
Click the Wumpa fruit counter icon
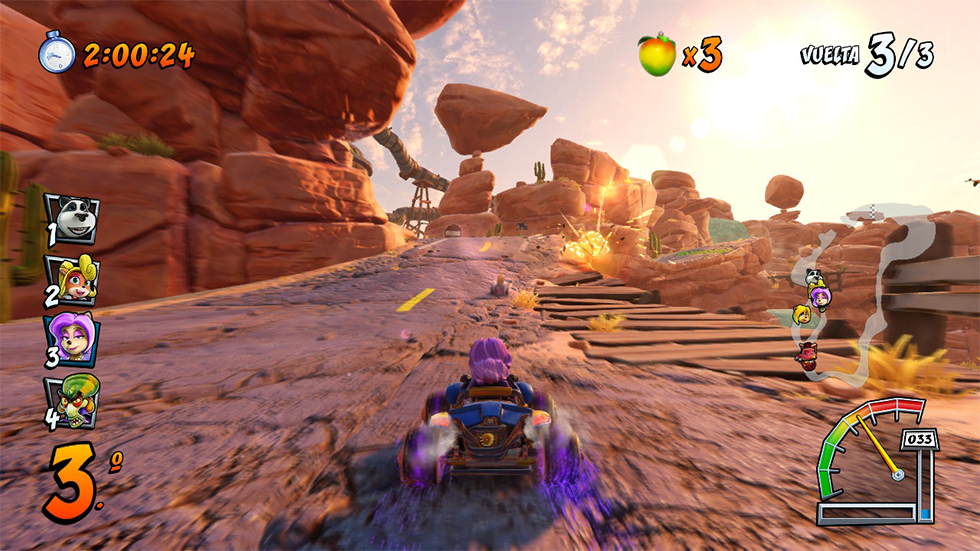pyautogui.click(x=656, y=54)
